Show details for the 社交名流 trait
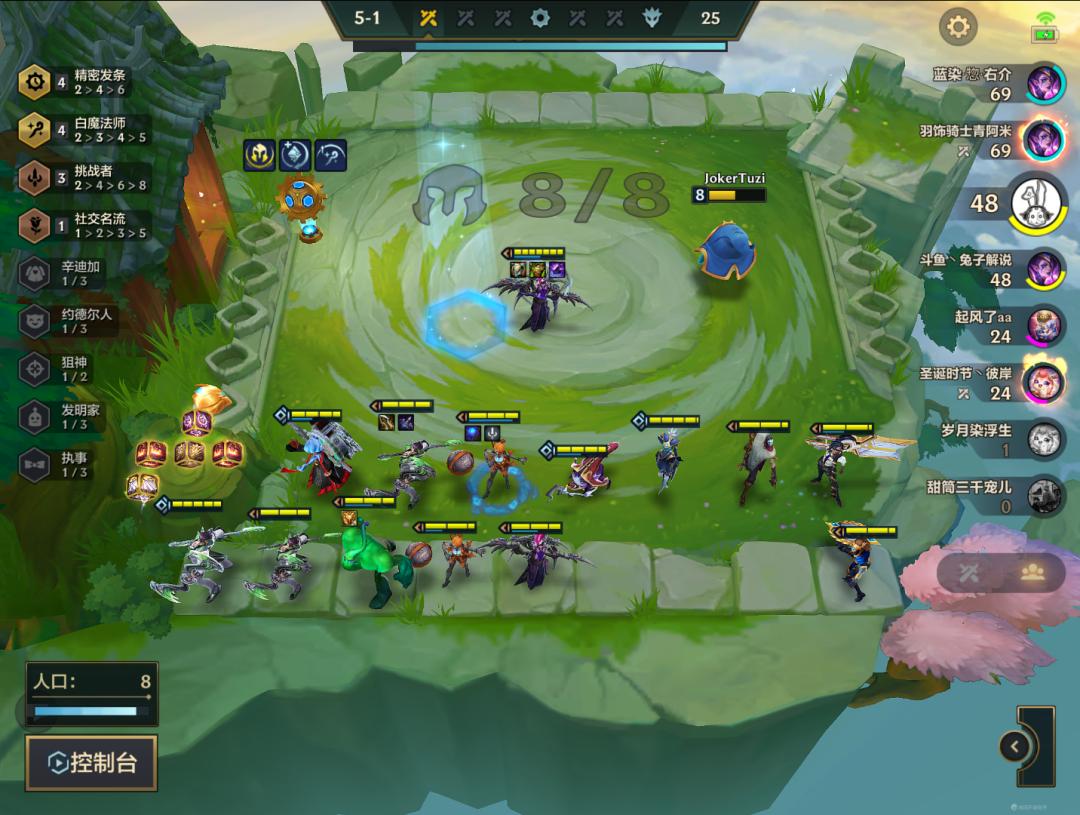Screen dimensions: 1080x815 point(84,226)
